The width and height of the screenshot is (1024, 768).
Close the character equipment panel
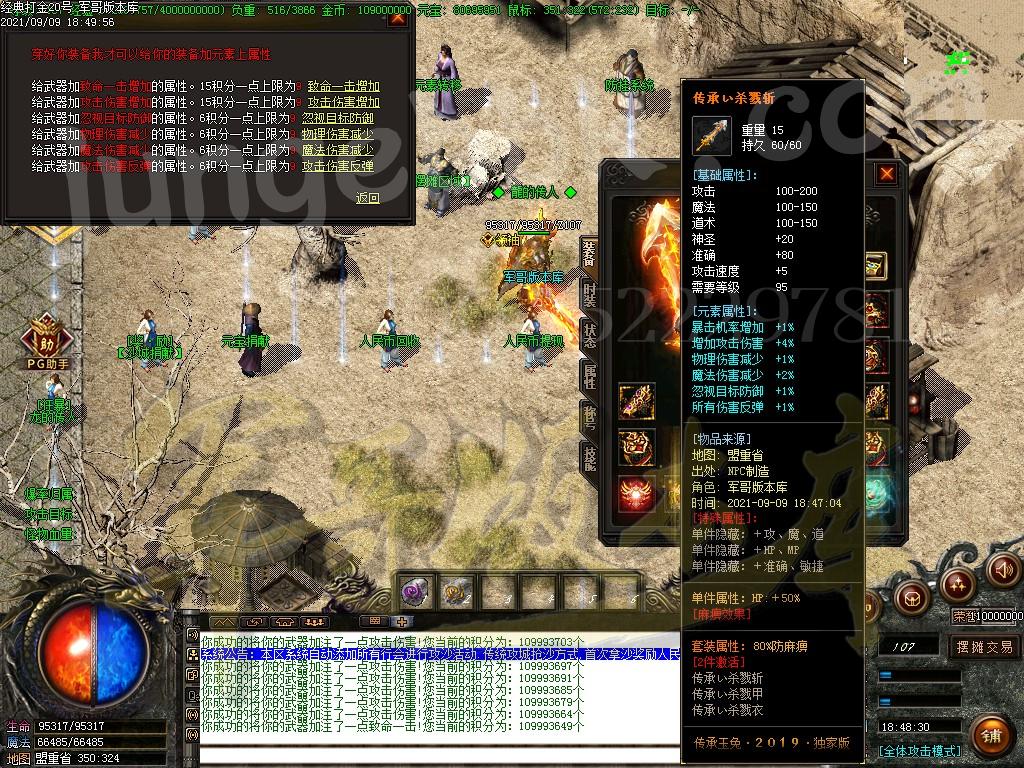point(886,174)
